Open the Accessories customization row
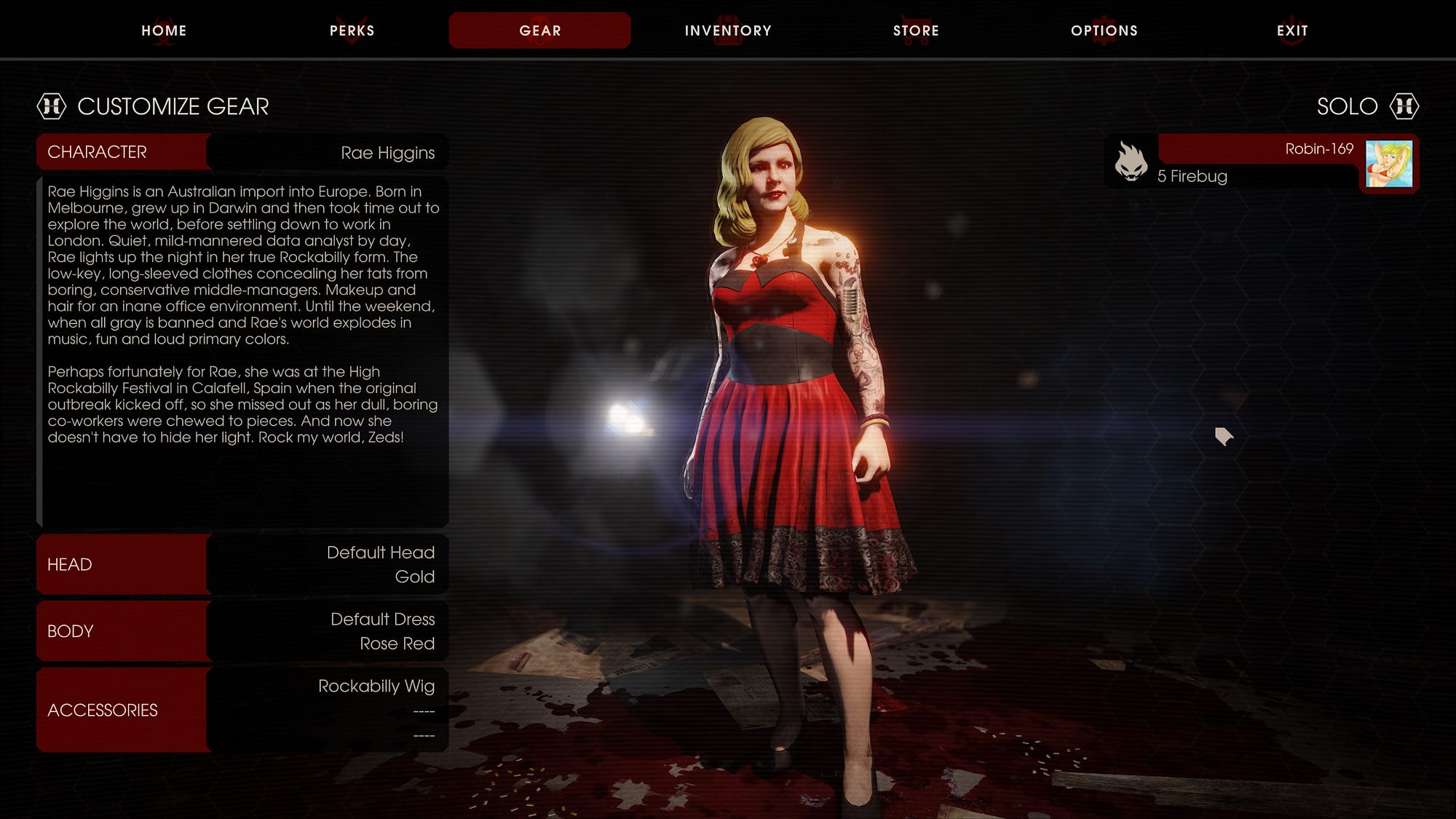1456x819 pixels. click(x=242, y=710)
